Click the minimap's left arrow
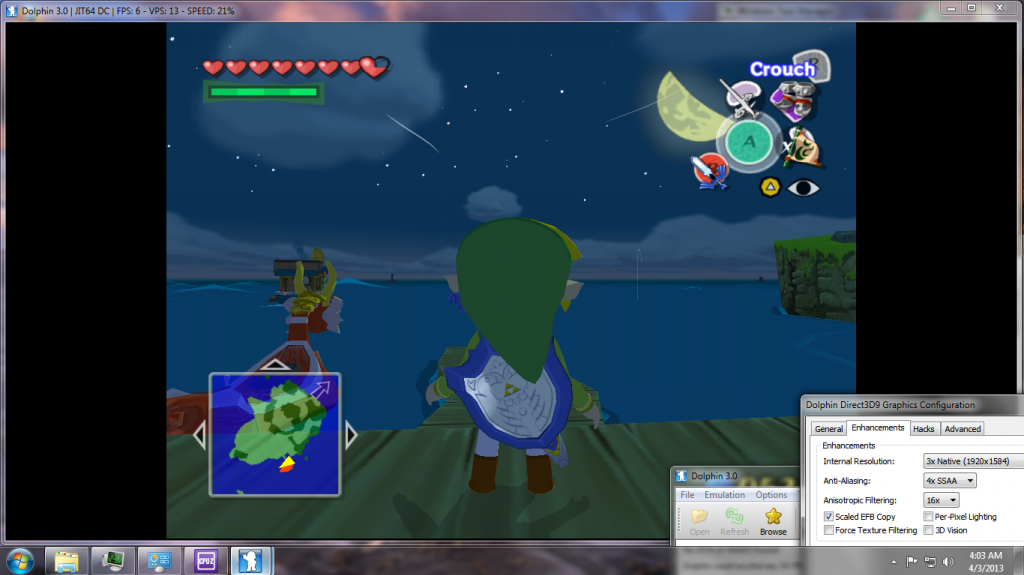1024x575 pixels. click(x=199, y=435)
